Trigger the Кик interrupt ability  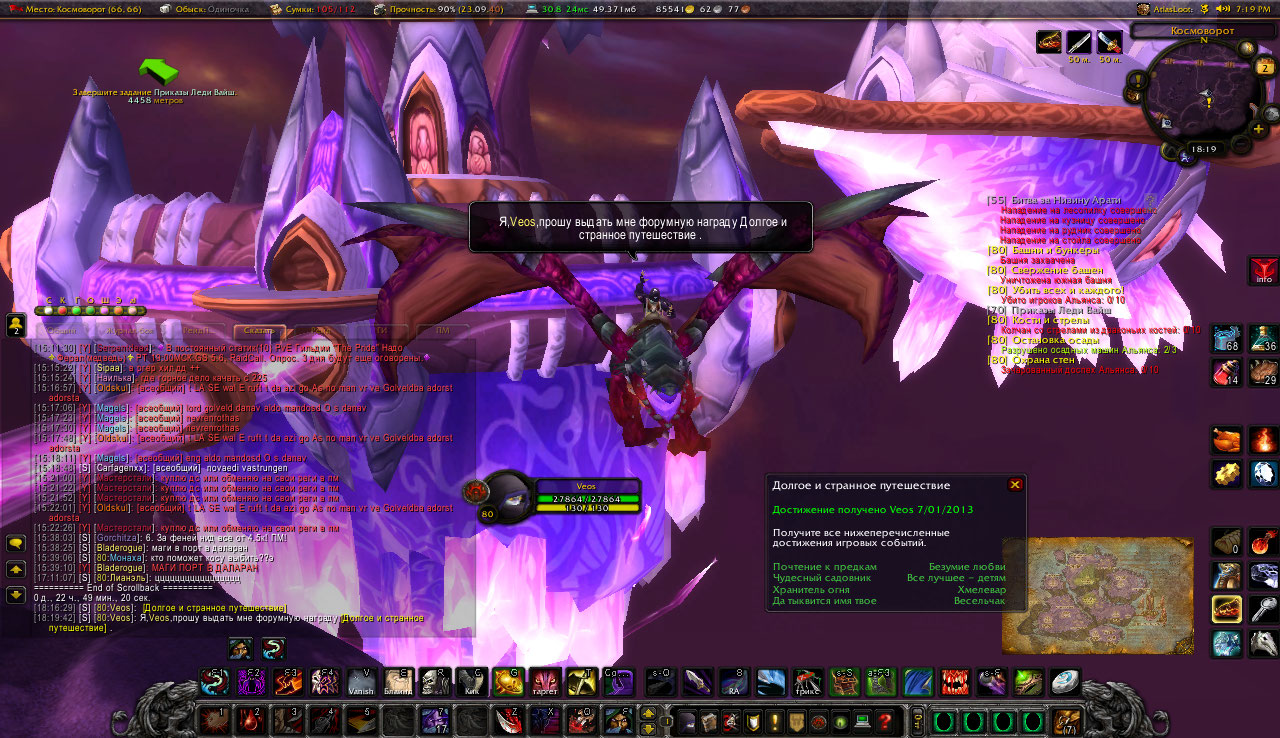pos(472,683)
